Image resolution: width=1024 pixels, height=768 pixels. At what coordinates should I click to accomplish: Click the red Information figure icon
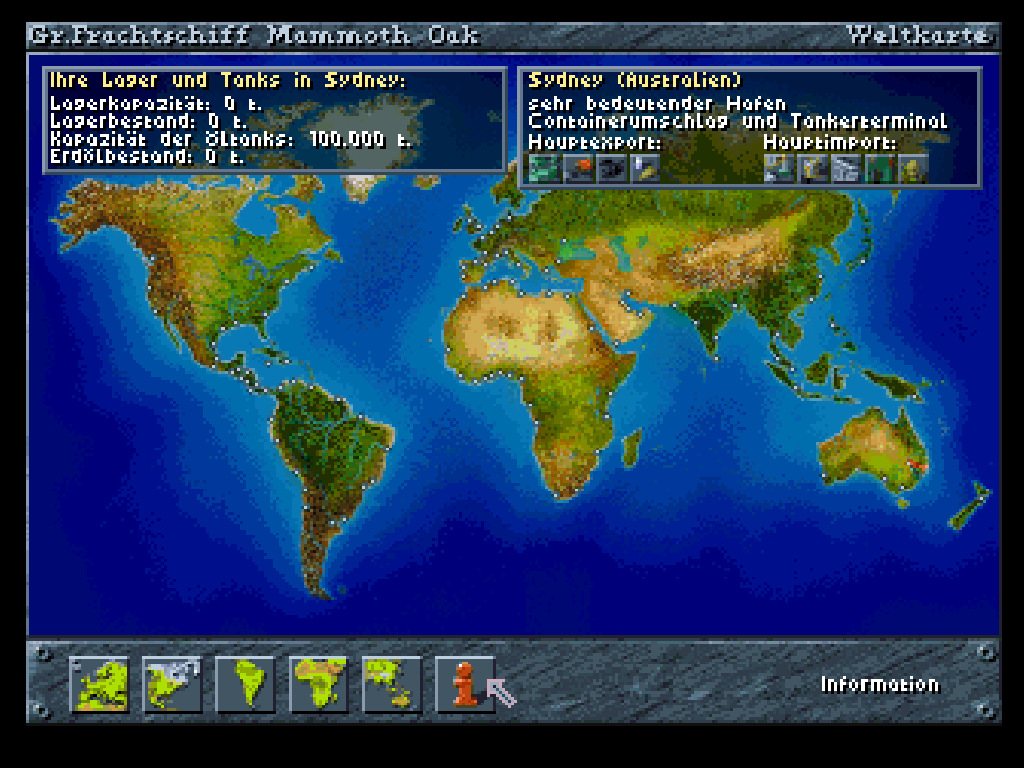coord(464,684)
